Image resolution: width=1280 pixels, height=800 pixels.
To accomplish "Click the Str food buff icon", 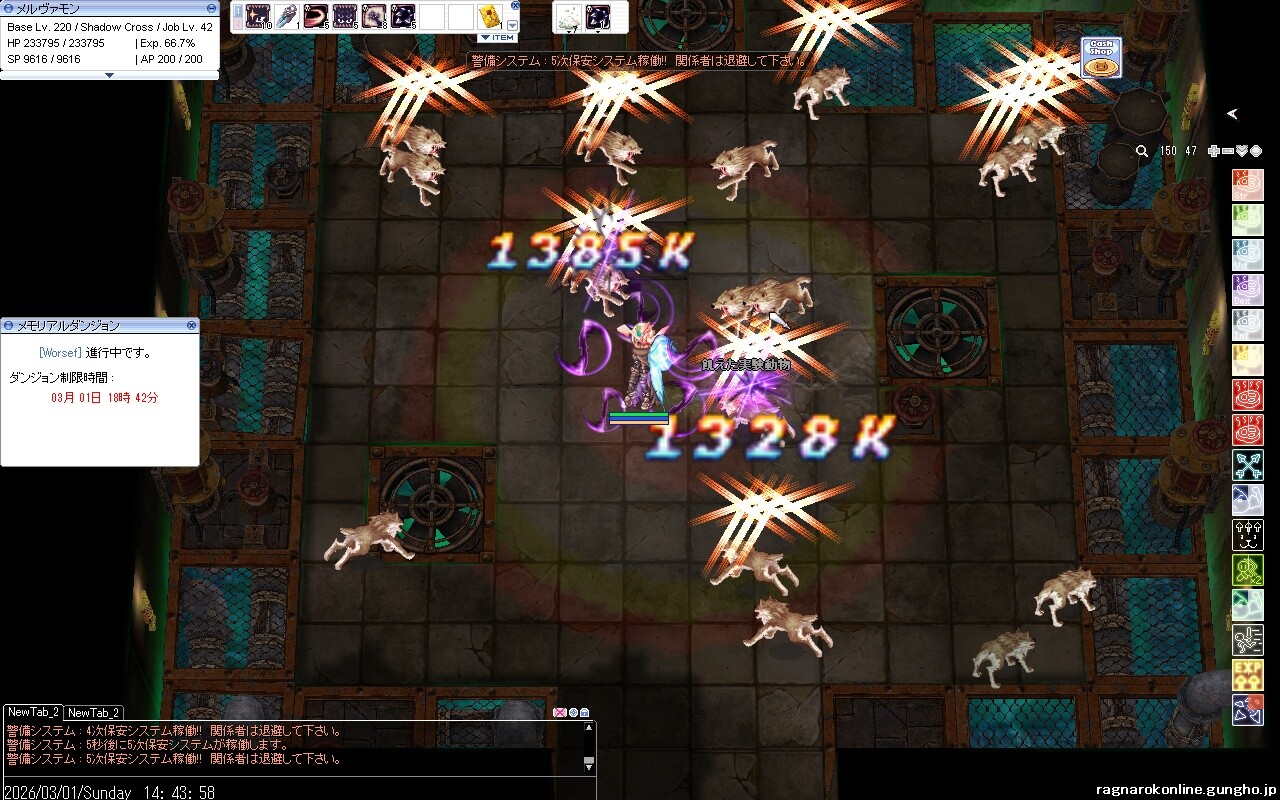I will [x=1247, y=185].
